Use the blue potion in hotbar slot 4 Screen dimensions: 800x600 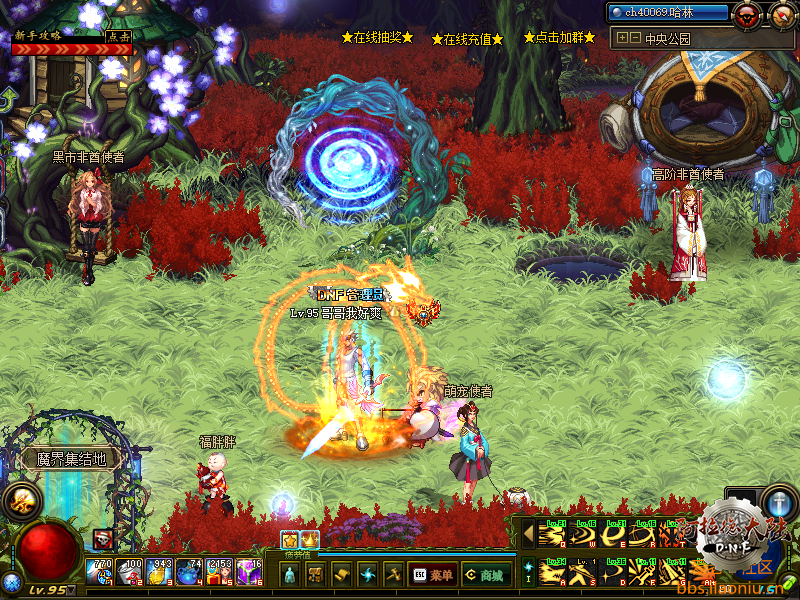189,572
